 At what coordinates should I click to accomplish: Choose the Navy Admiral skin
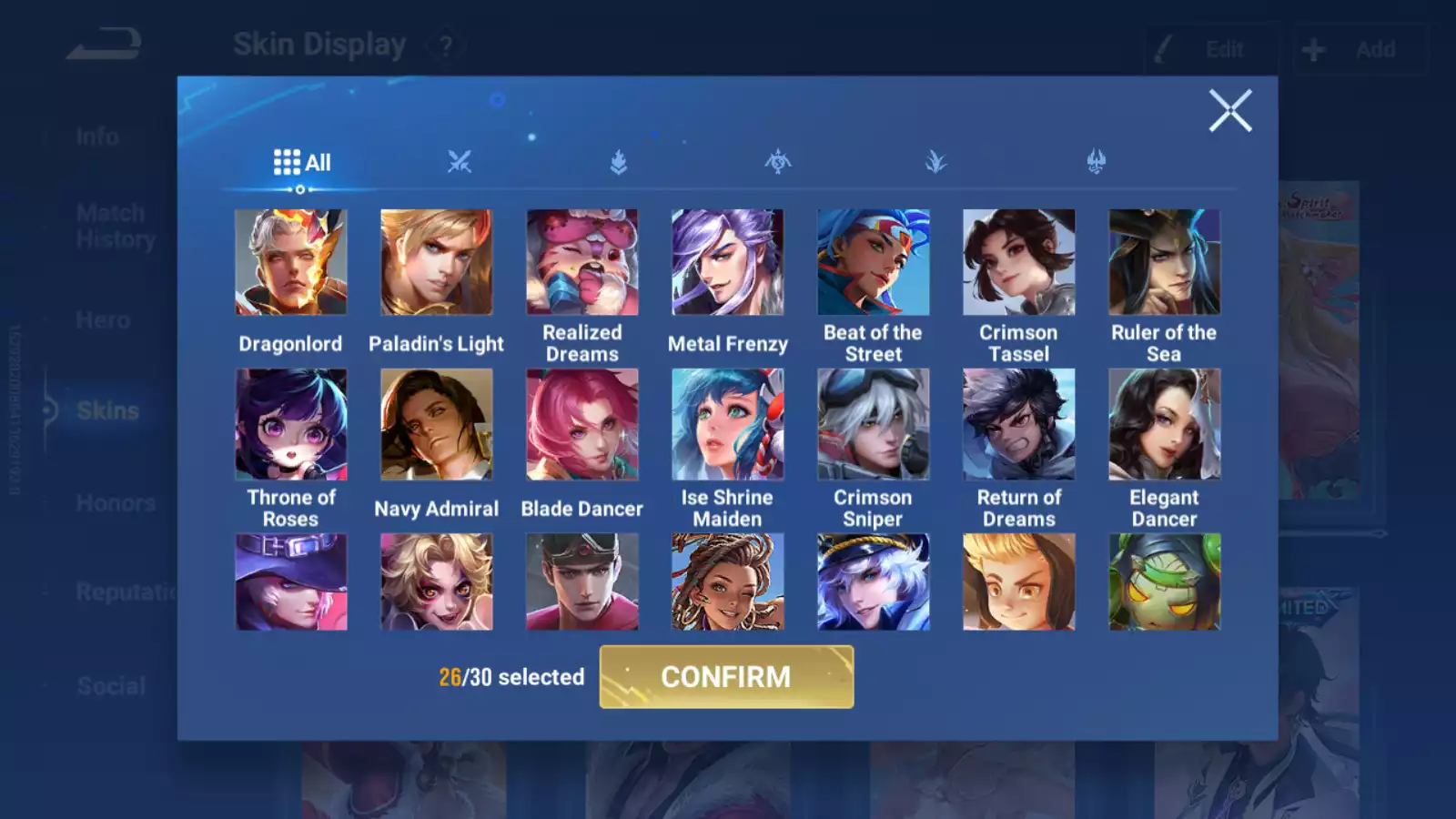[437, 424]
